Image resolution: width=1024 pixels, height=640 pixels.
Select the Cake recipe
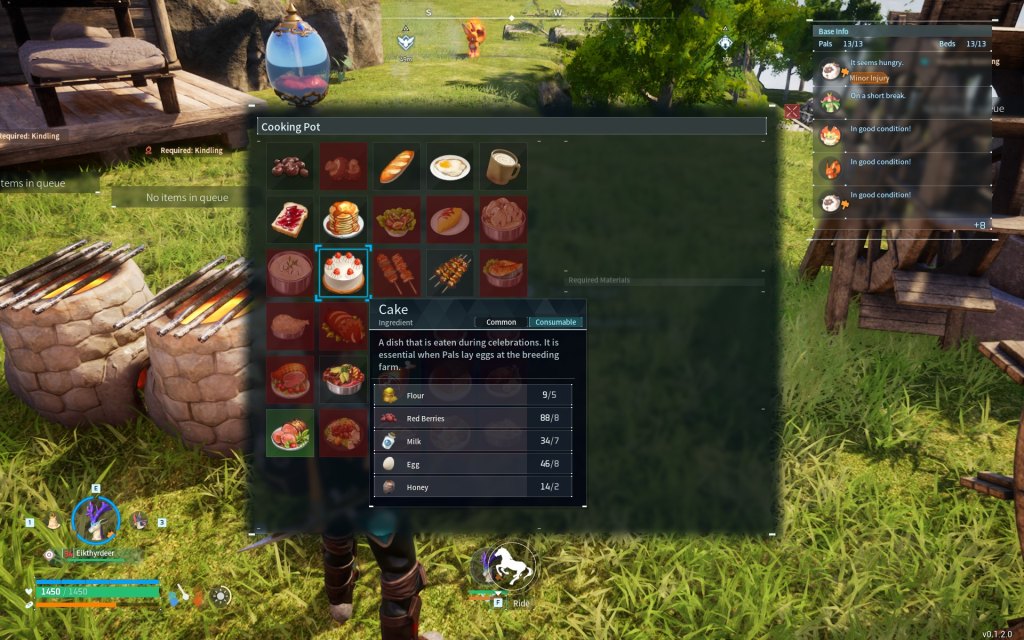click(343, 272)
